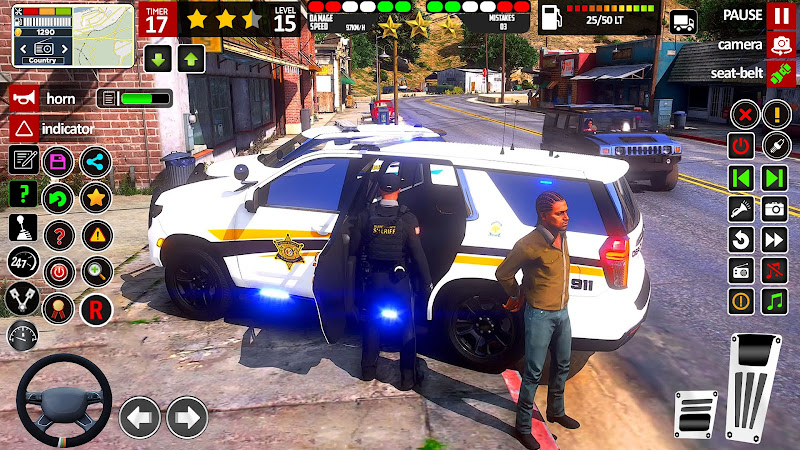Tap the green up arrow button
The width and height of the screenshot is (800, 450).
(x=191, y=58)
